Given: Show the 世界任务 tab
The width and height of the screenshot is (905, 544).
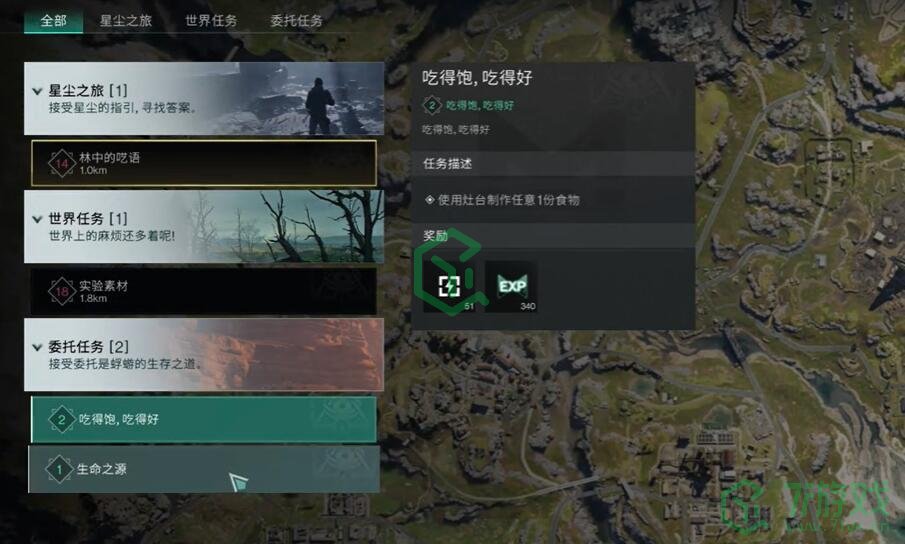Looking at the screenshot, I should click(211, 20).
